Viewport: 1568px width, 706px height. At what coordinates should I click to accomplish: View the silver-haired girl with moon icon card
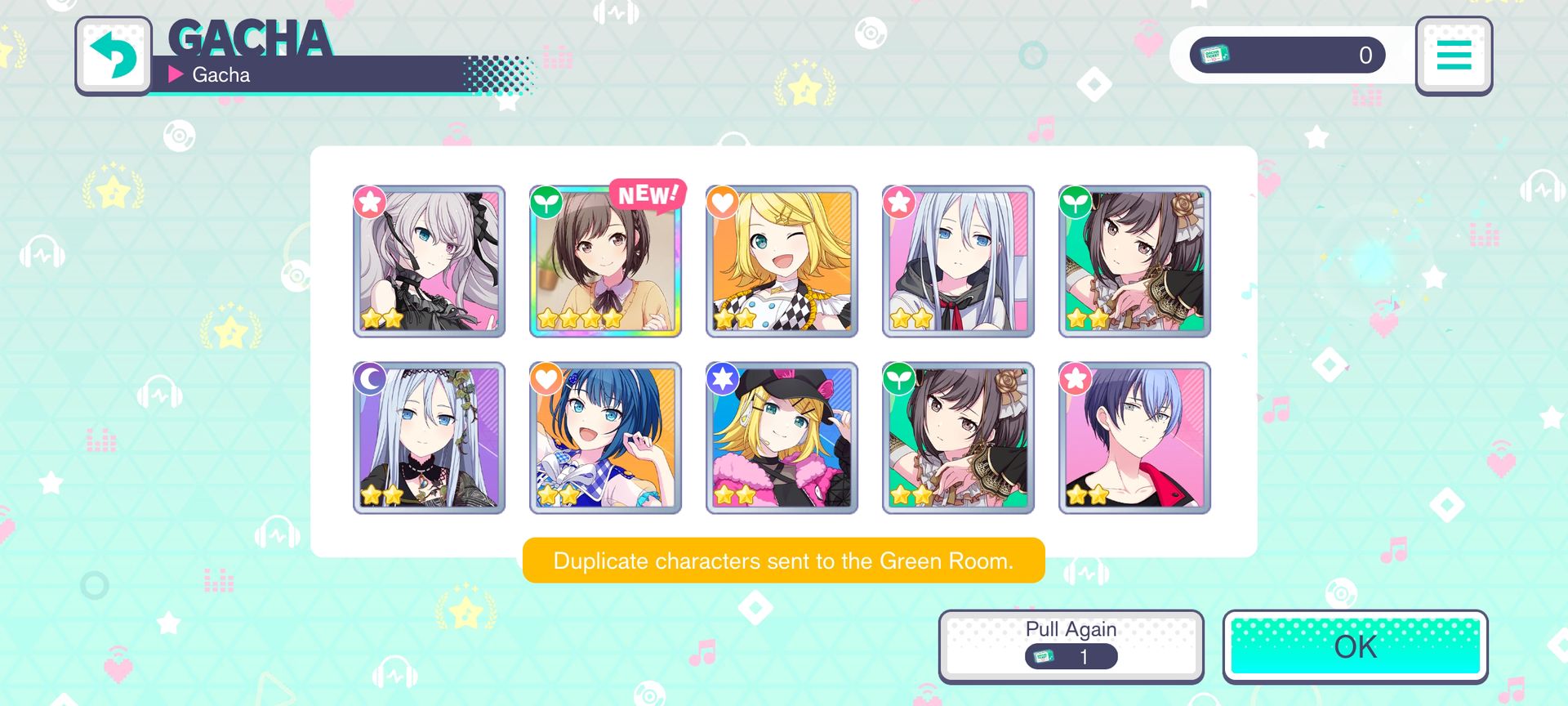click(x=429, y=438)
